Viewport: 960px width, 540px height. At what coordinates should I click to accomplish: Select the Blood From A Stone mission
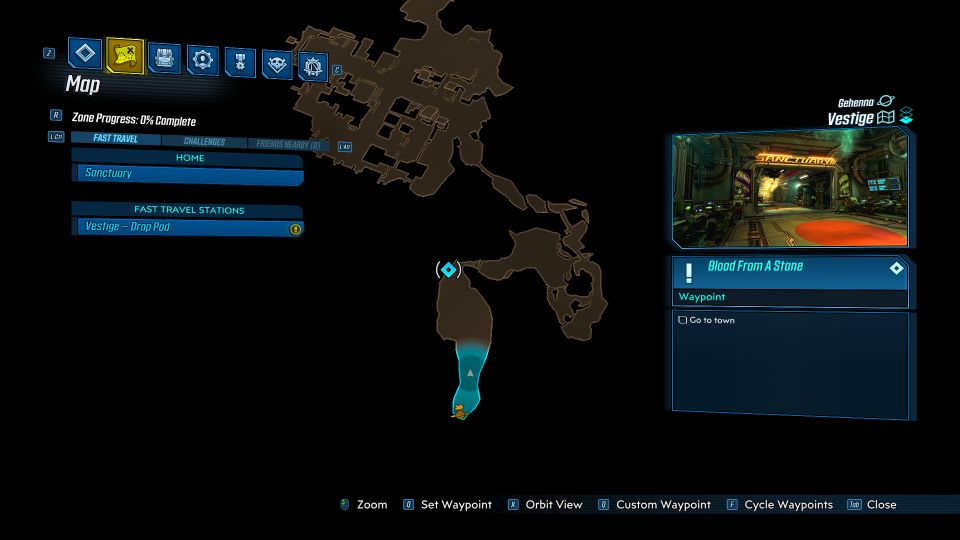pos(790,267)
